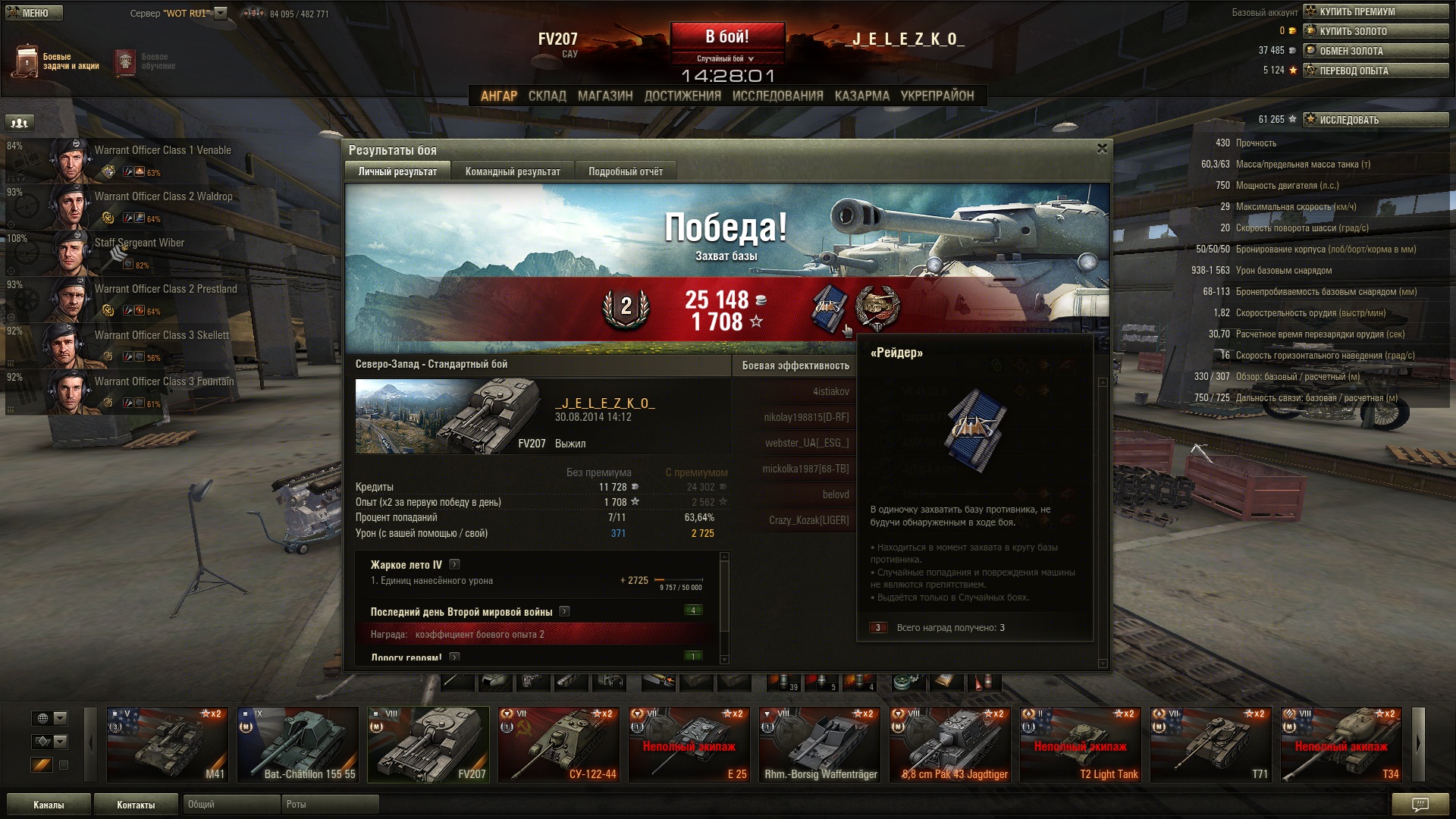Image resolution: width=1456 pixels, height=819 pixels.
Task: Open the Каналы chat channels button
Action: click(49, 805)
